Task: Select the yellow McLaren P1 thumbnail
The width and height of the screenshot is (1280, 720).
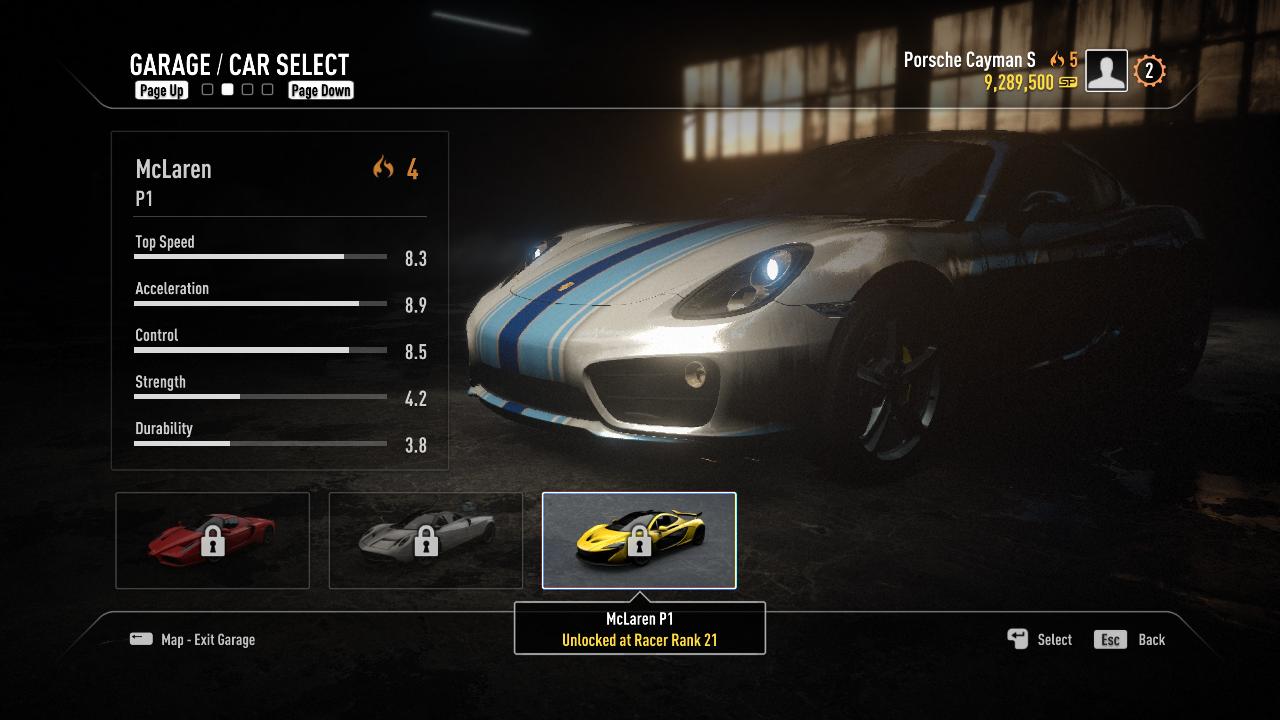Action: pyautogui.click(x=639, y=540)
